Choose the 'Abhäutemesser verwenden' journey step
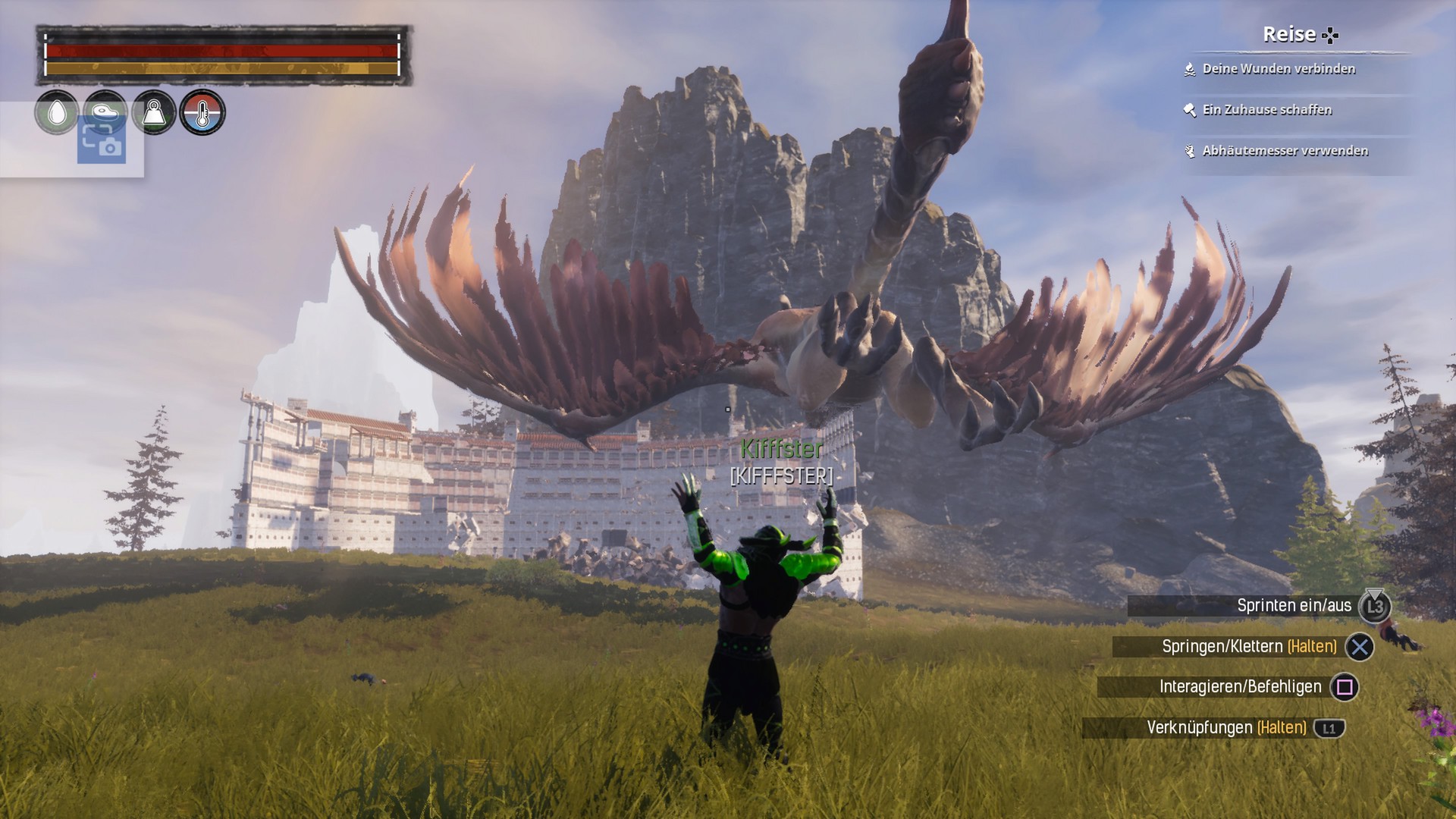1456x819 pixels. coord(1285,151)
